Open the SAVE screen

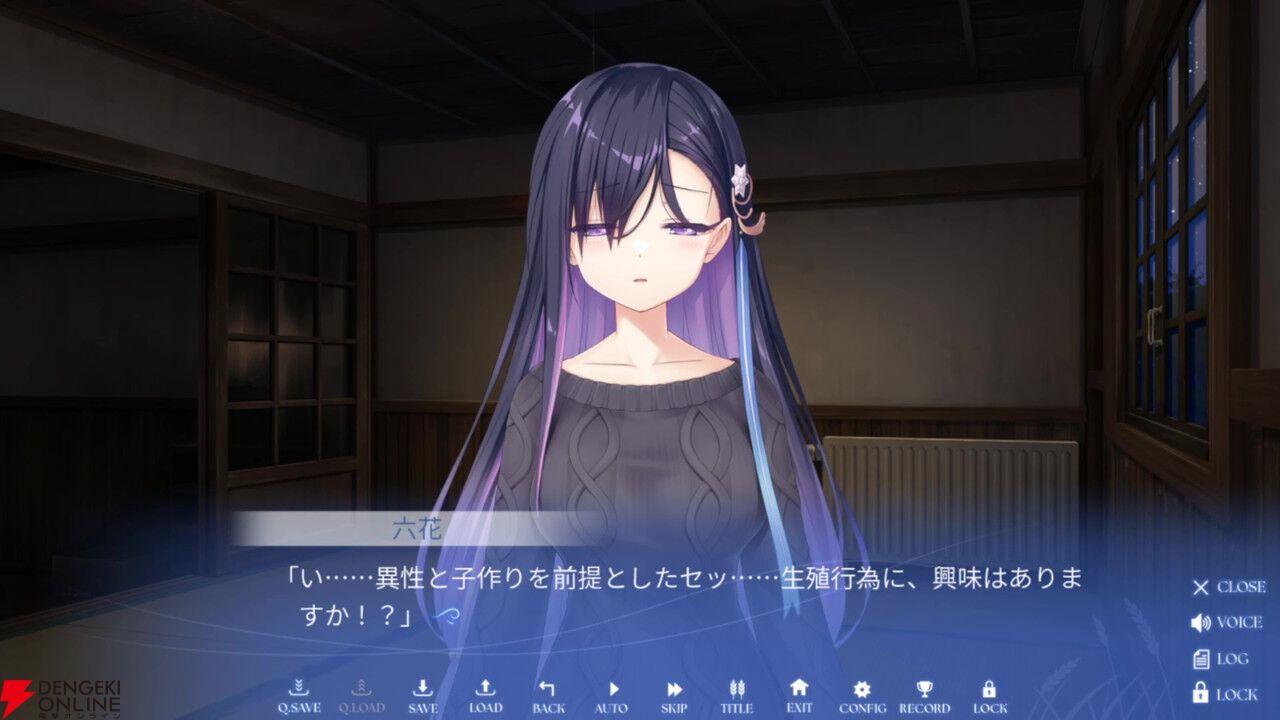click(423, 693)
